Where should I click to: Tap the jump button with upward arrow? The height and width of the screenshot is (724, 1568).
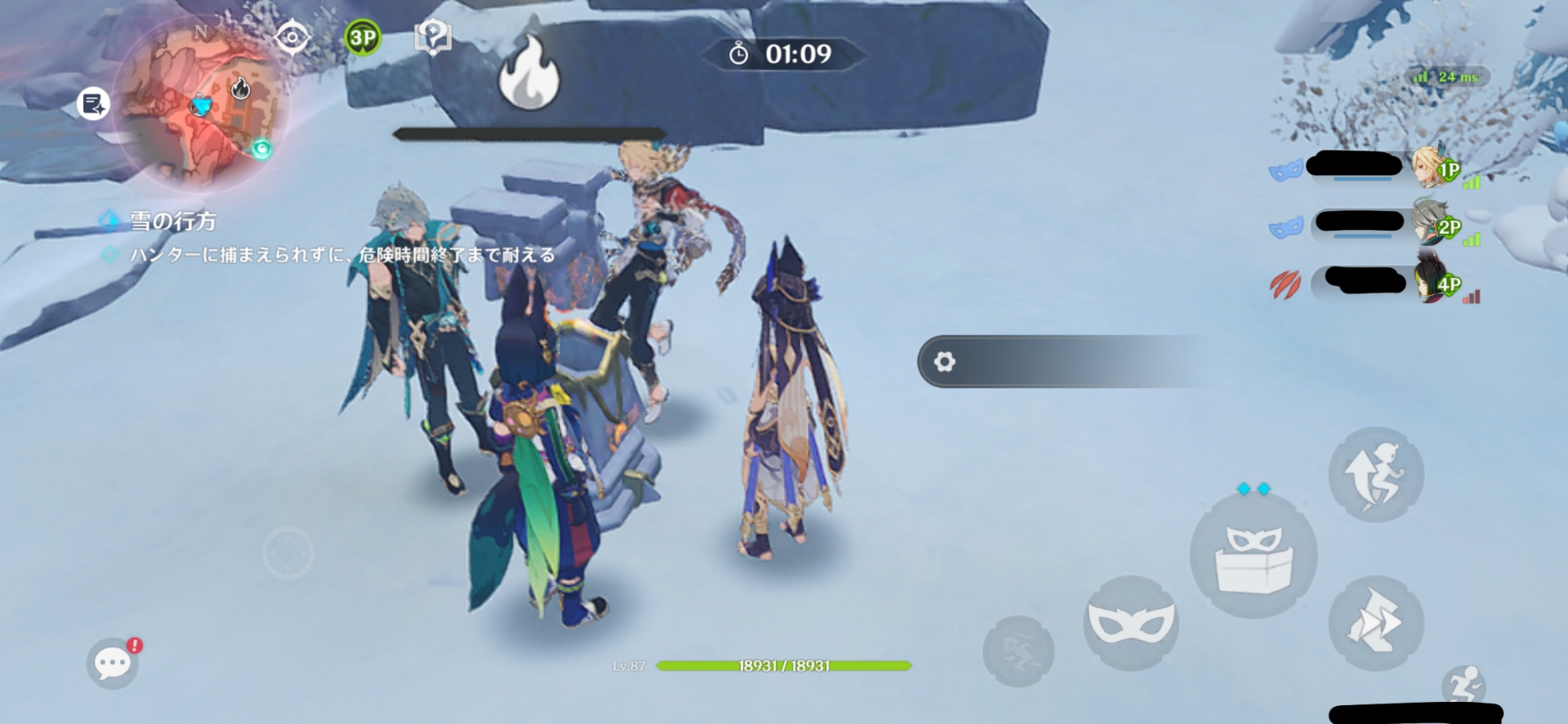pyautogui.click(x=1375, y=475)
